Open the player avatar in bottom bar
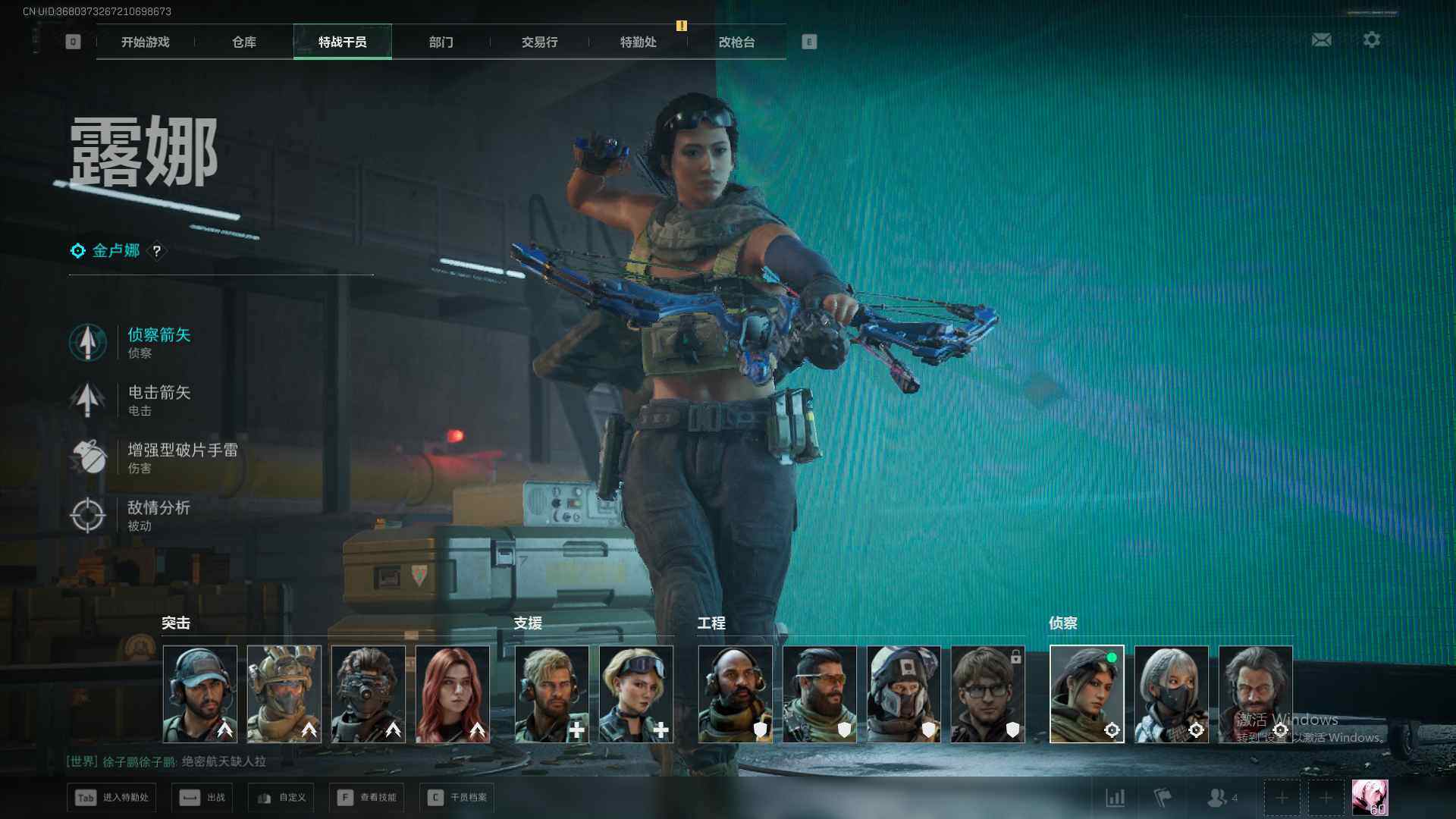Image resolution: width=1456 pixels, height=819 pixels. (1370, 798)
